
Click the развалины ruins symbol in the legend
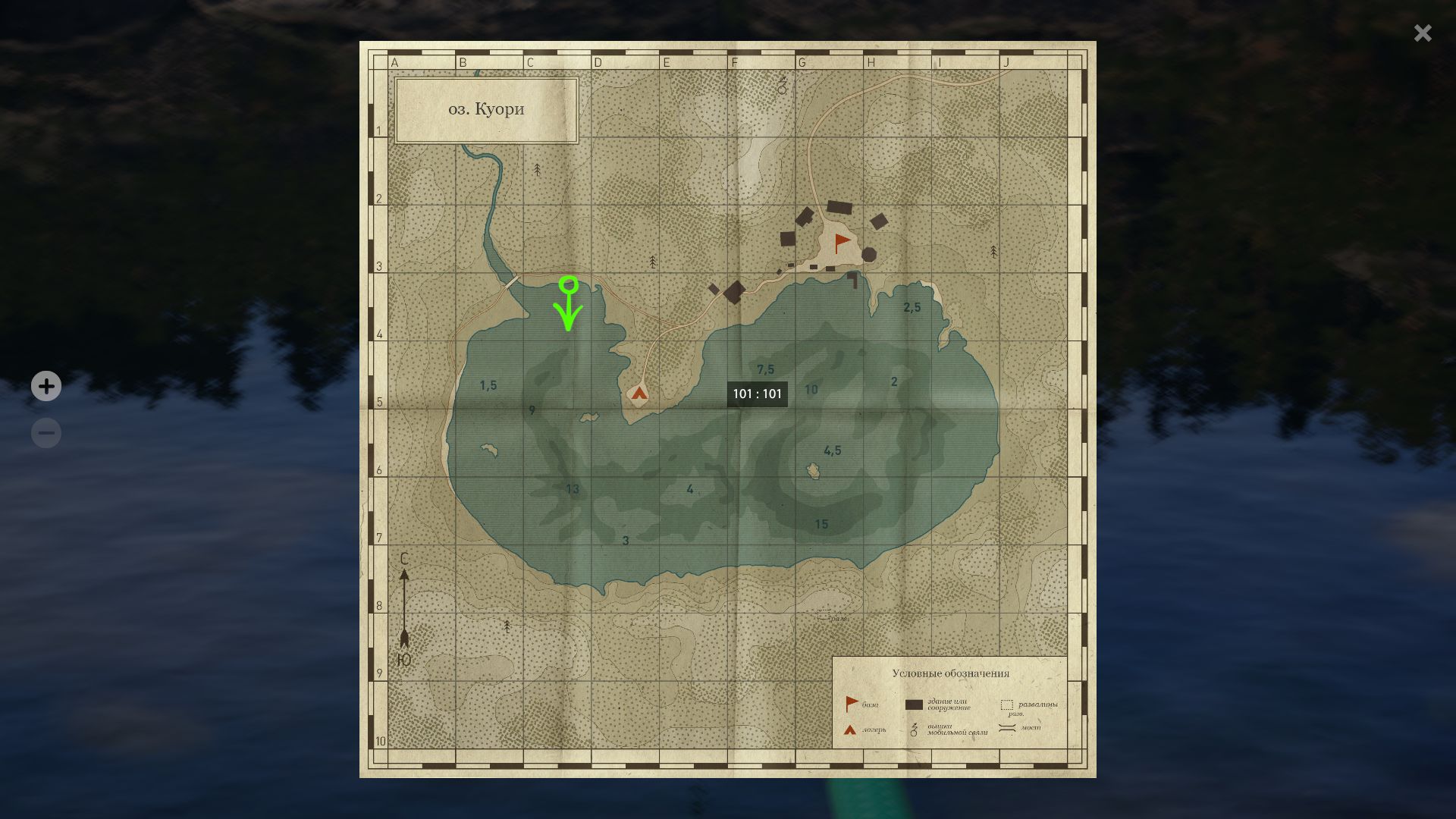1007,705
